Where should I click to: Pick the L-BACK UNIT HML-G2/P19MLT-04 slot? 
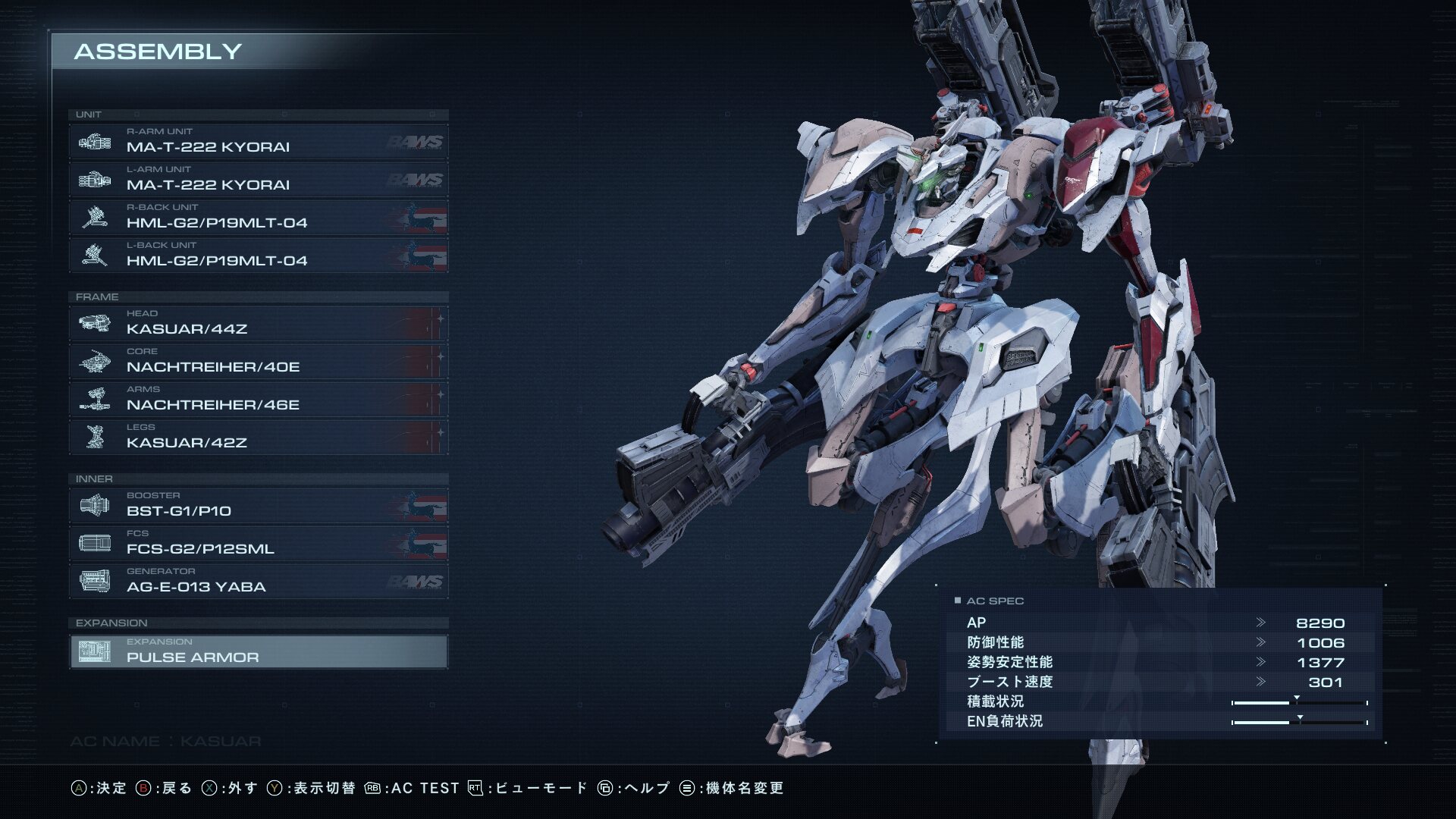258,255
